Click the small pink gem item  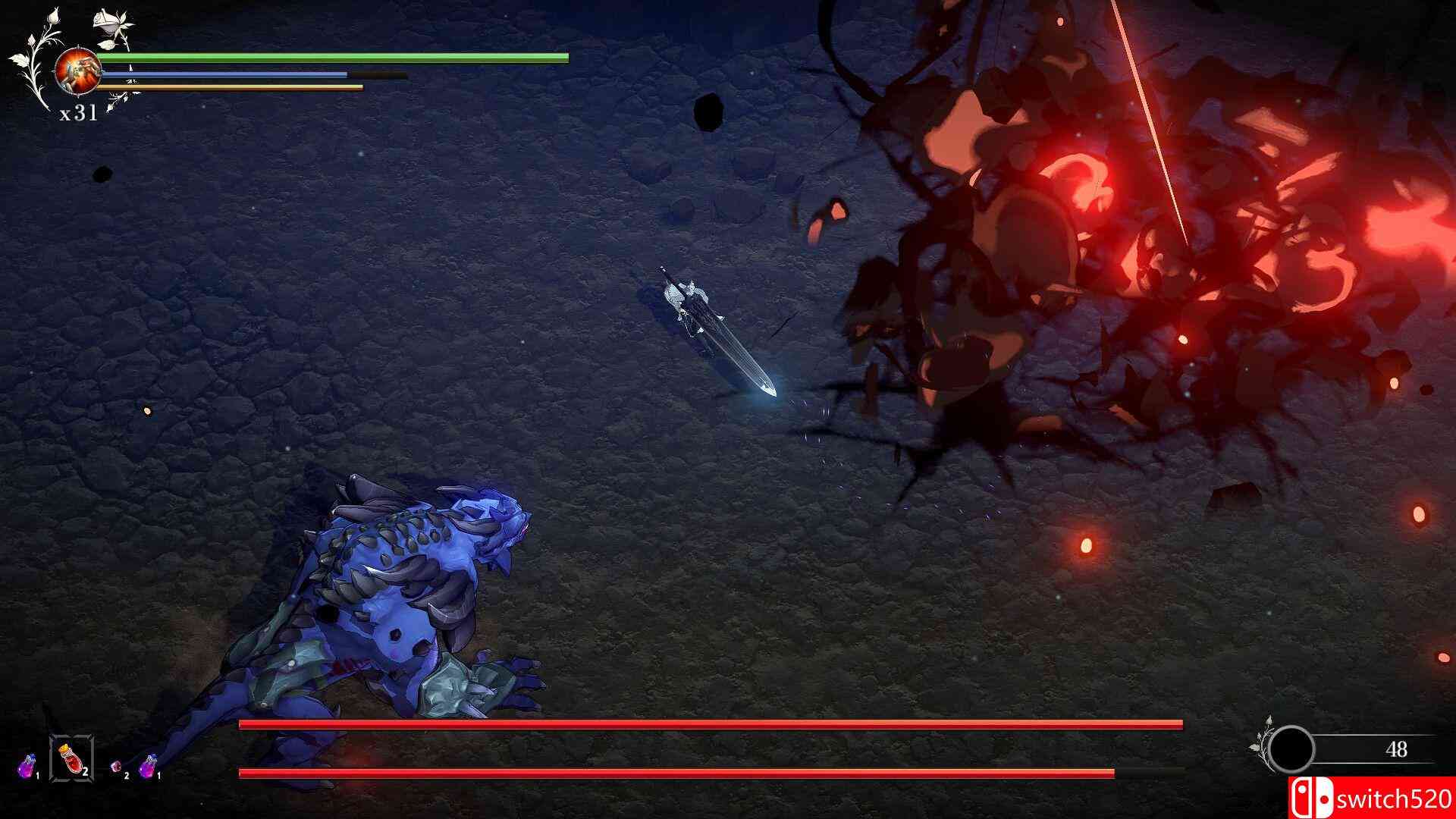117,767
